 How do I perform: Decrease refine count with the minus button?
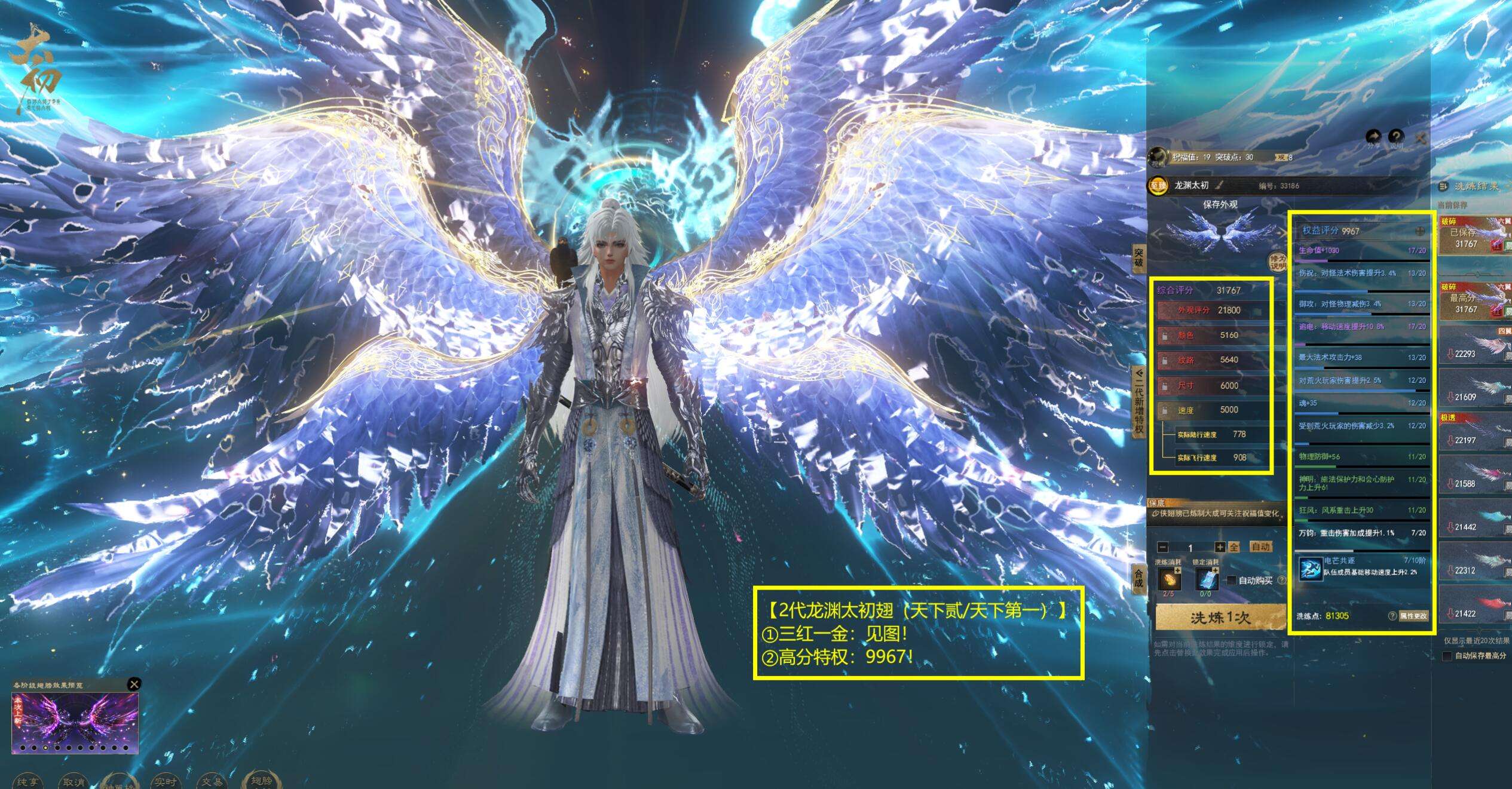click(x=1163, y=547)
